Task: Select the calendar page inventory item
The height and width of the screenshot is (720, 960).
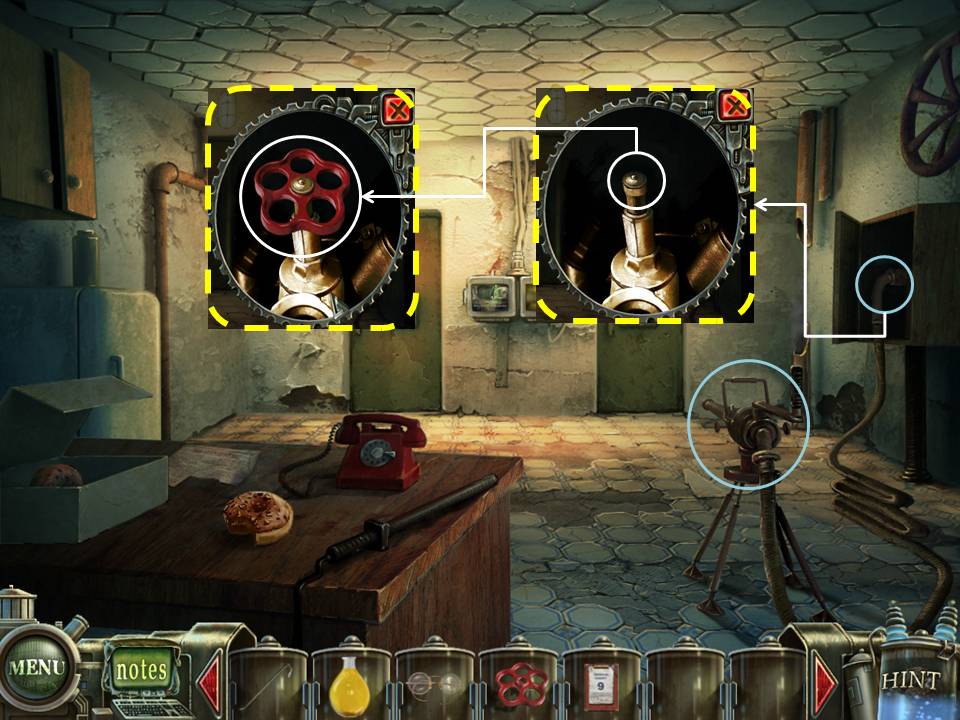Action: point(601,684)
